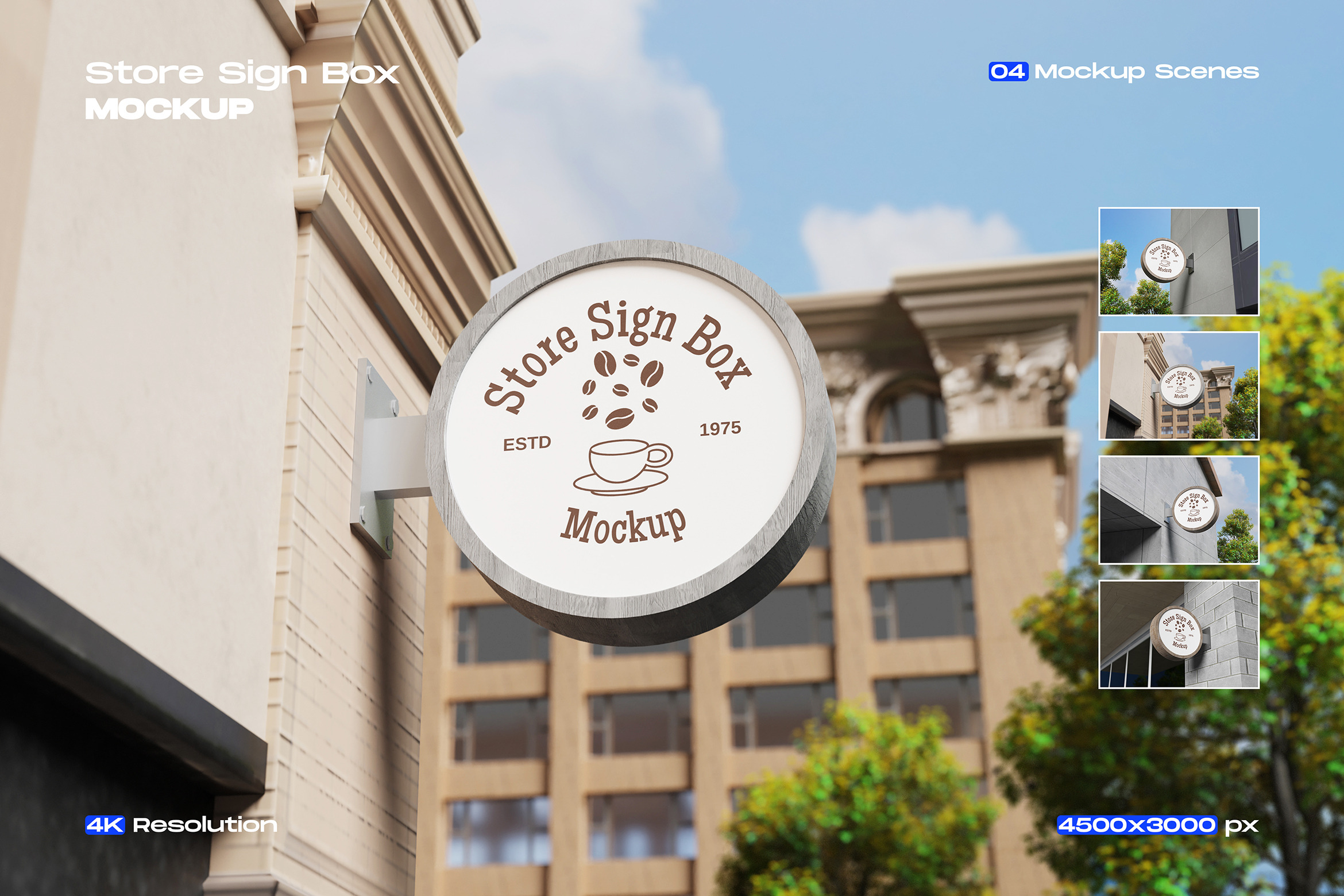Choose the thumbnail with the gray concrete wall
This screenshot has height=896, width=1344.
[1179, 510]
